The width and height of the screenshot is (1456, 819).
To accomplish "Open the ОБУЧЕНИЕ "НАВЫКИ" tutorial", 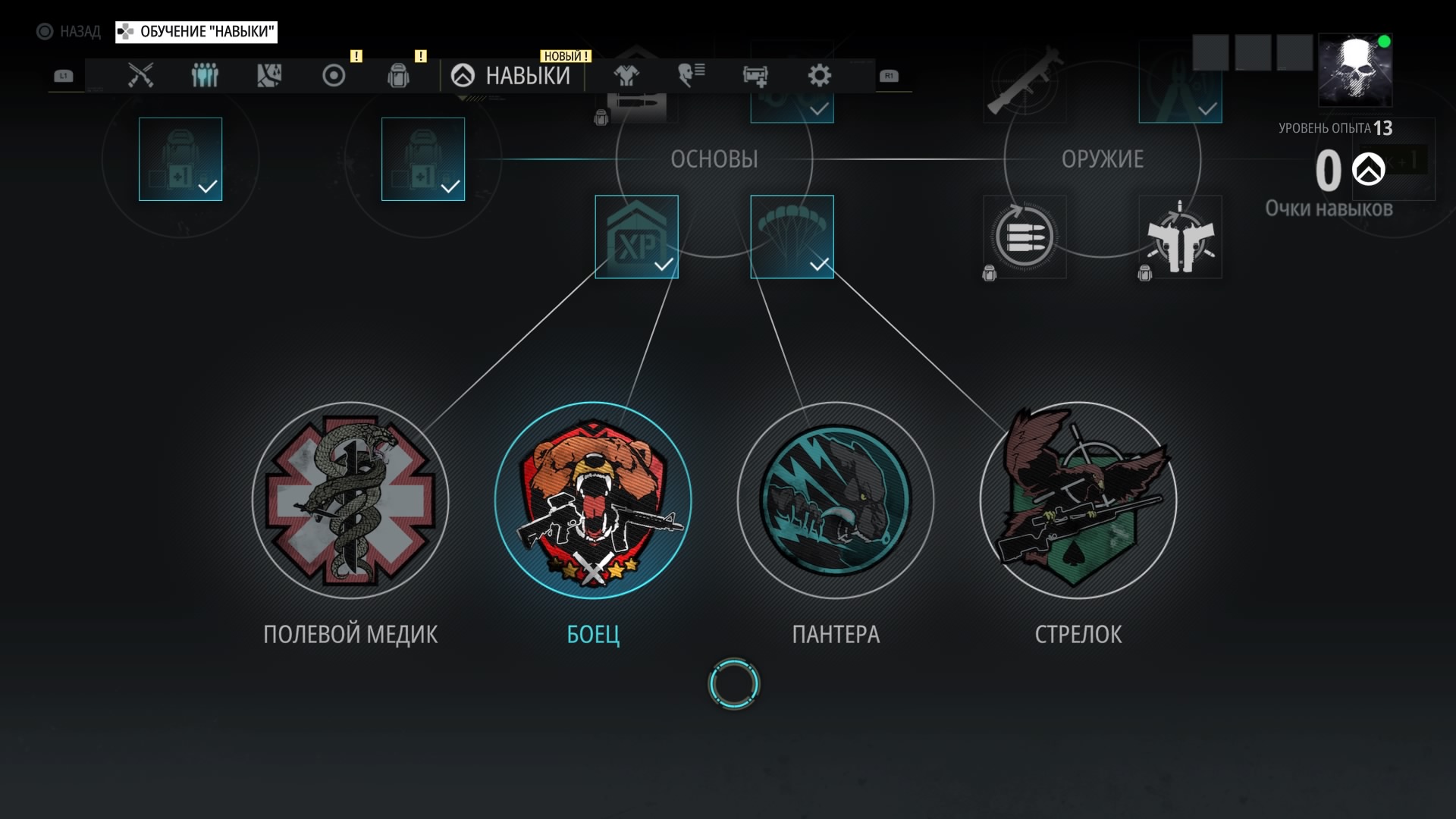I will click(196, 32).
